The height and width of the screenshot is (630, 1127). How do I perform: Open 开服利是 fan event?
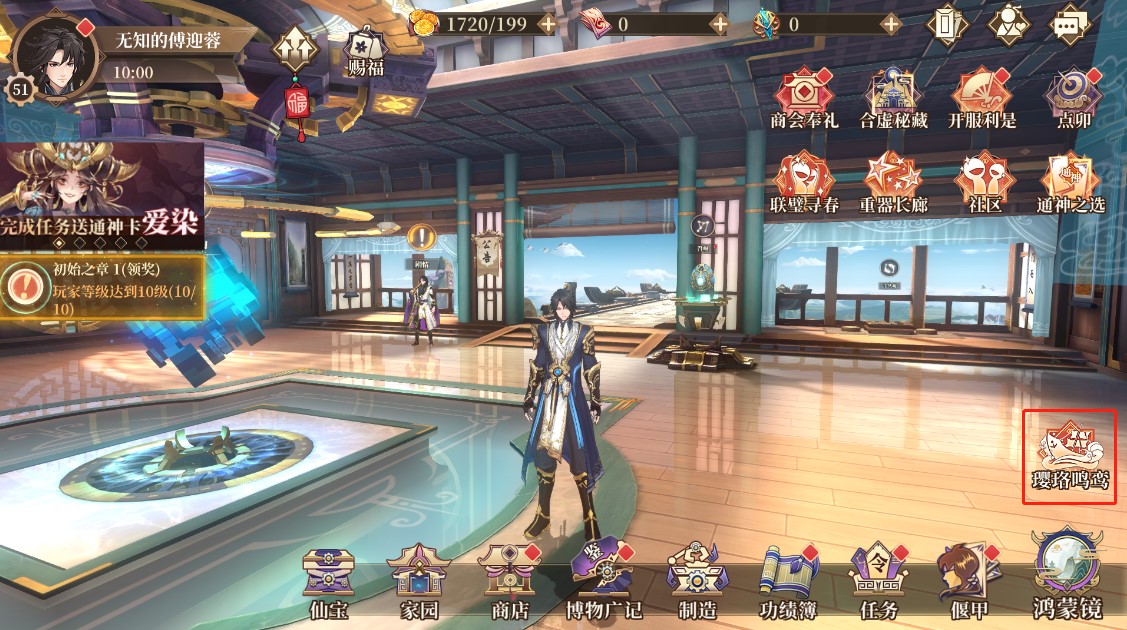pos(981,98)
